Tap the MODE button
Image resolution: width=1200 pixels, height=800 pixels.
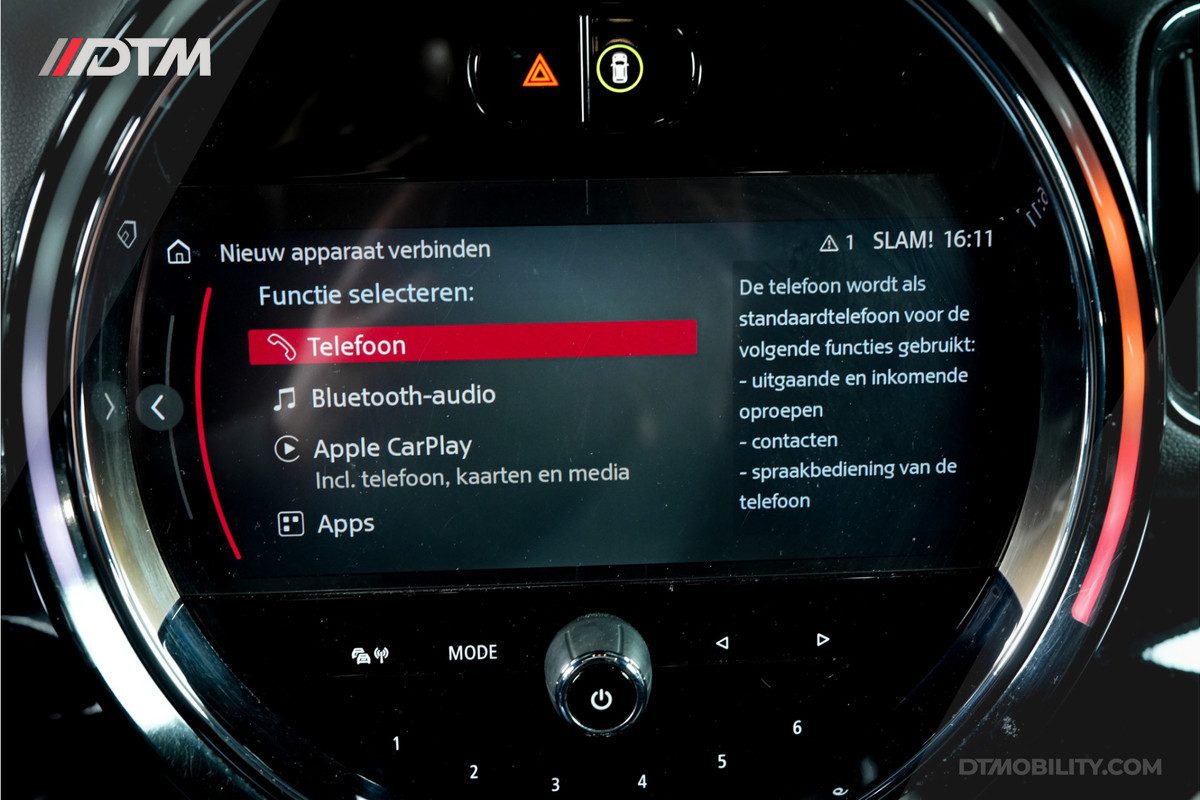tap(472, 653)
